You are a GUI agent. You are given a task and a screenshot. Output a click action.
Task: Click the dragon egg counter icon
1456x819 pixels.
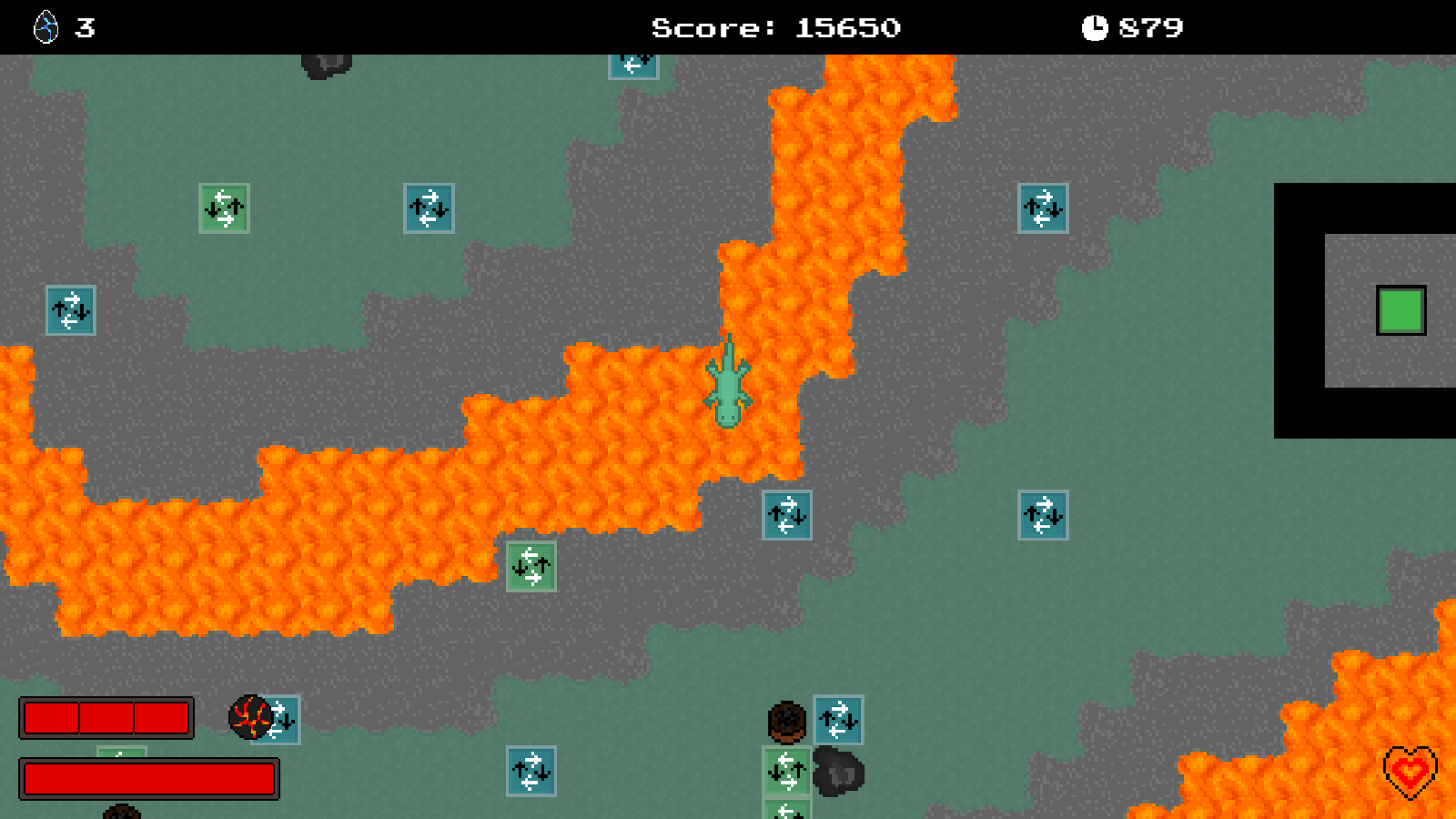point(46,27)
